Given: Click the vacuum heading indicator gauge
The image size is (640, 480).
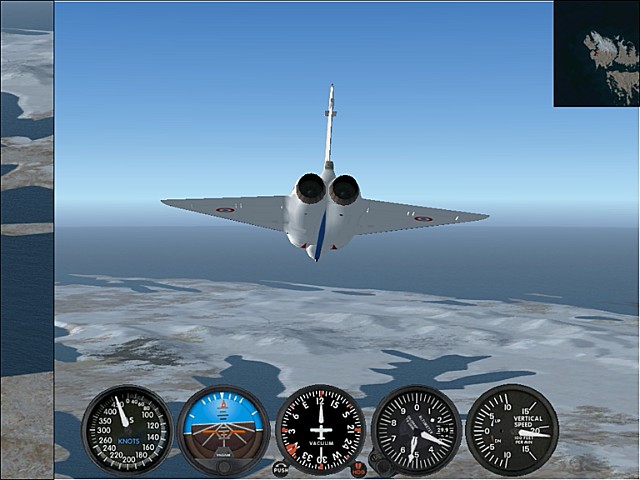Looking at the screenshot, I should [320, 430].
